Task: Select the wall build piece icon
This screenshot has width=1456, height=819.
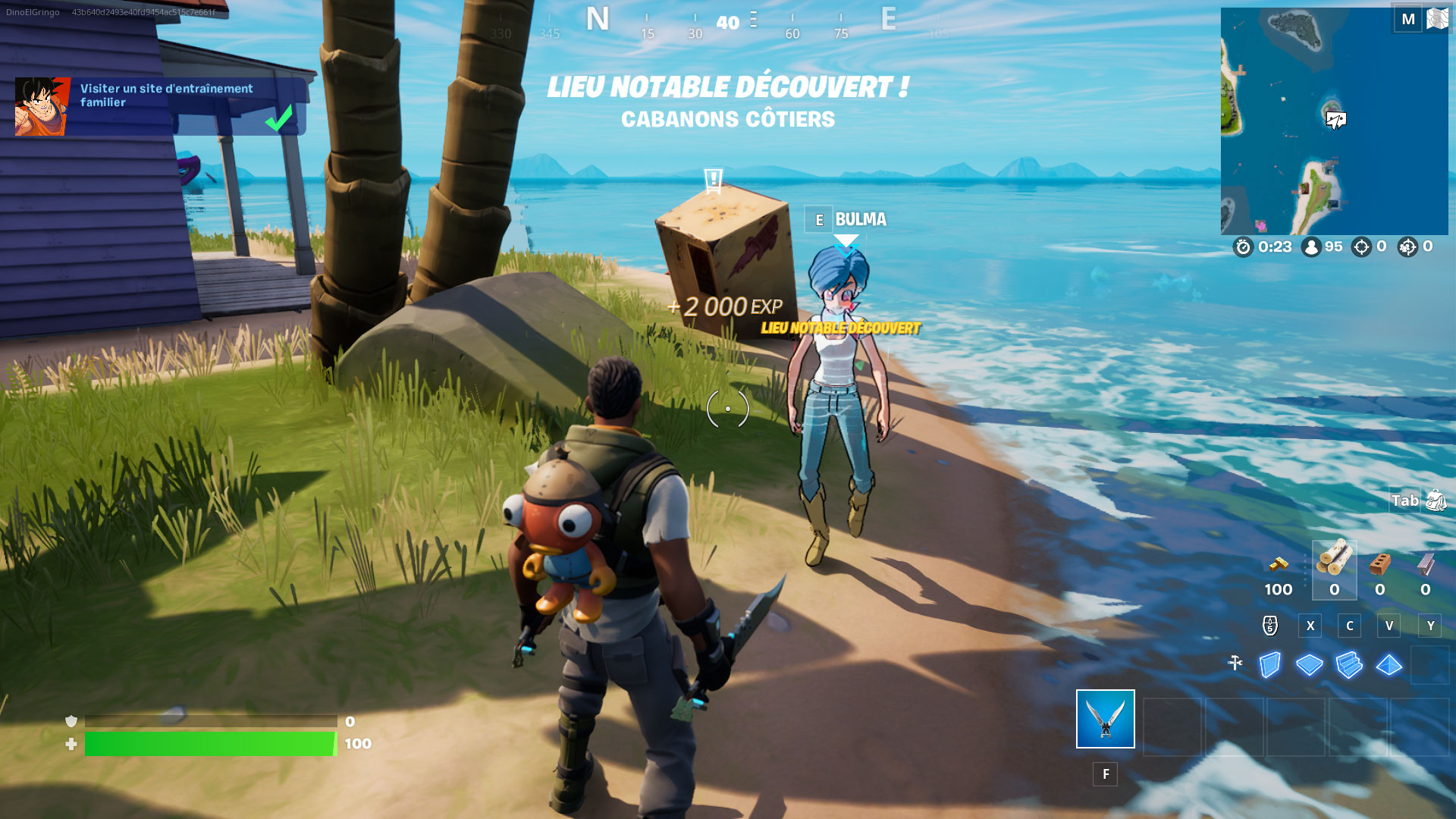Action: click(1270, 666)
